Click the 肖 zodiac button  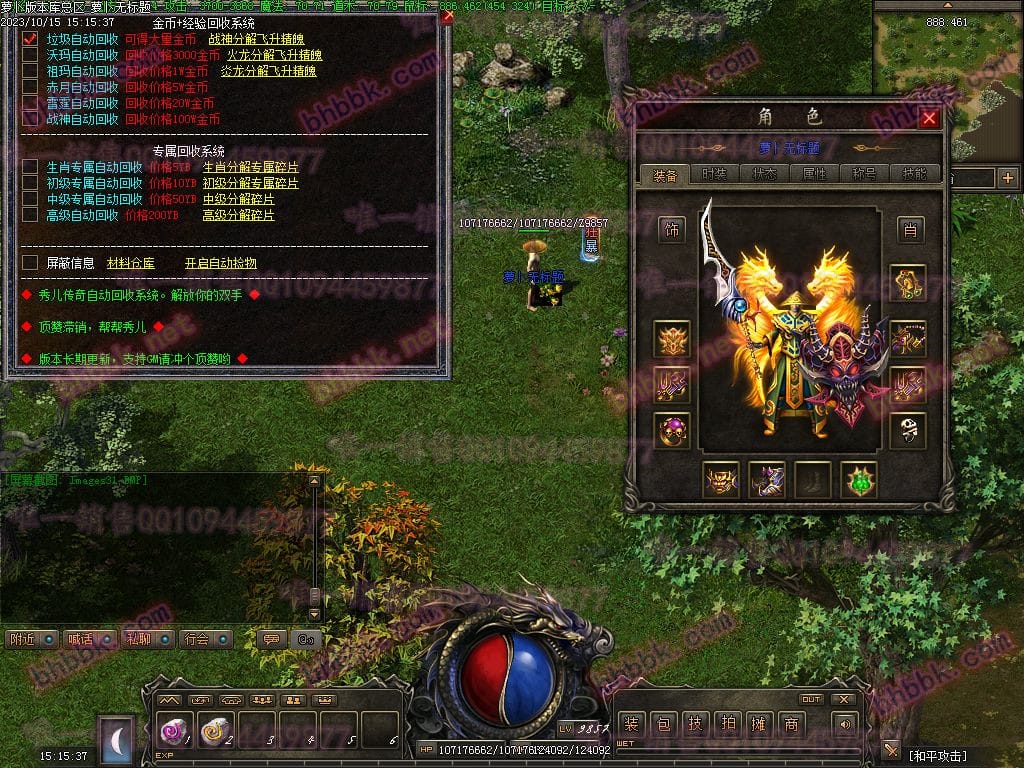(x=909, y=230)
